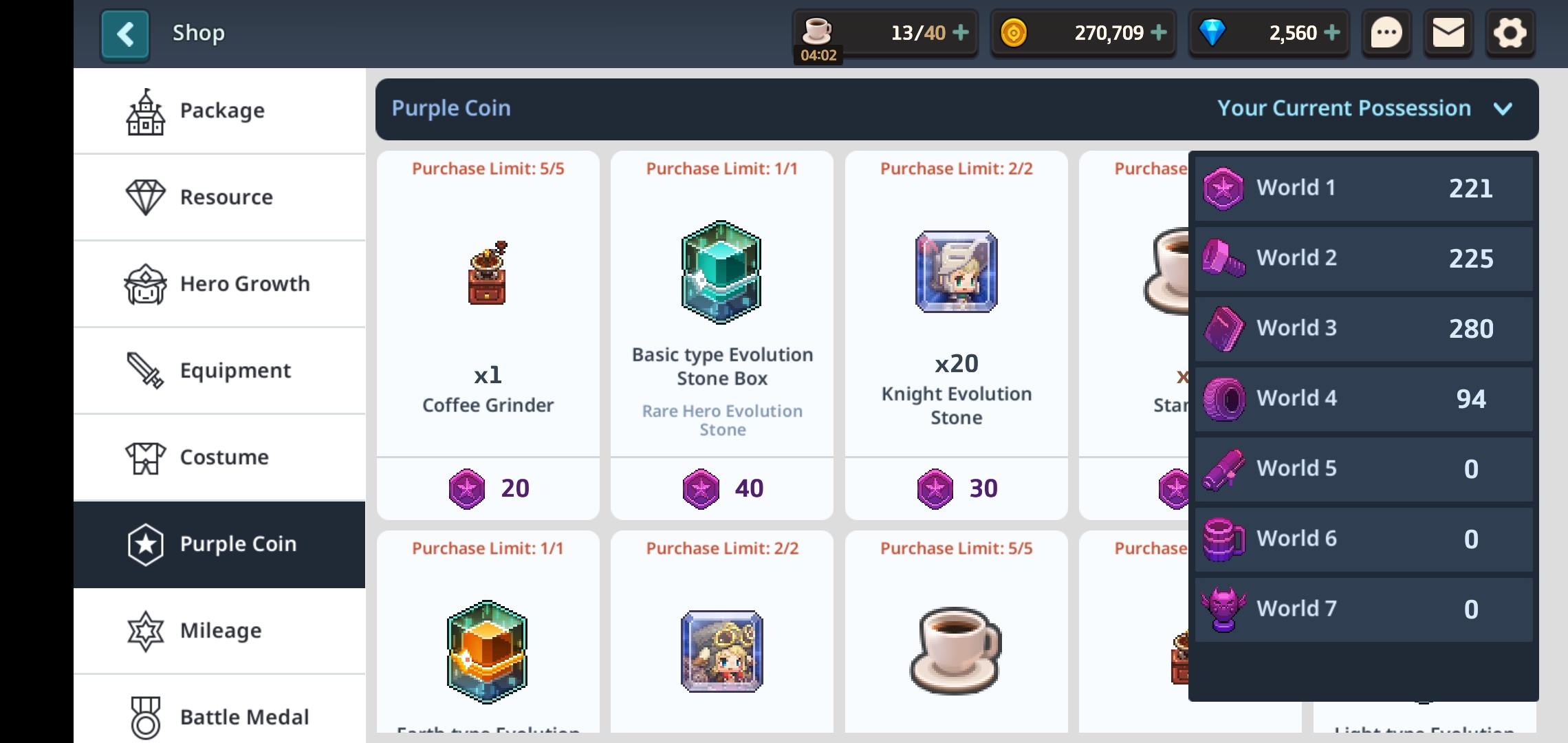1568x743 pixels.
Task: Select the Hero Growth icon
Action: (x=144, y=283)
